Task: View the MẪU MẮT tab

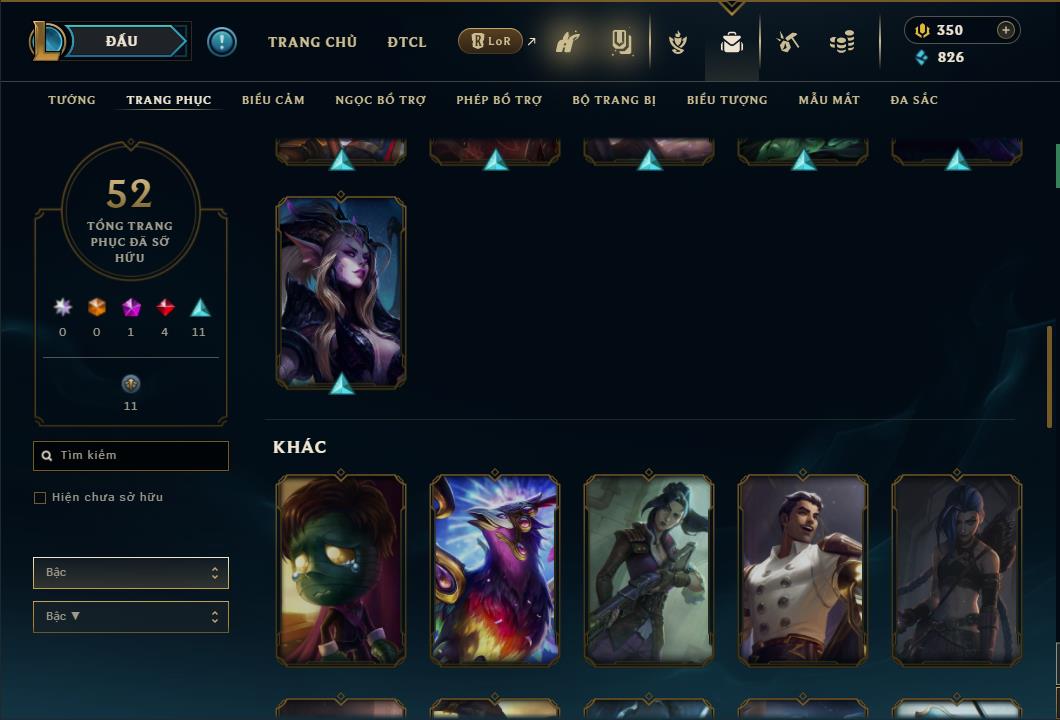Action: coord(829,100)
